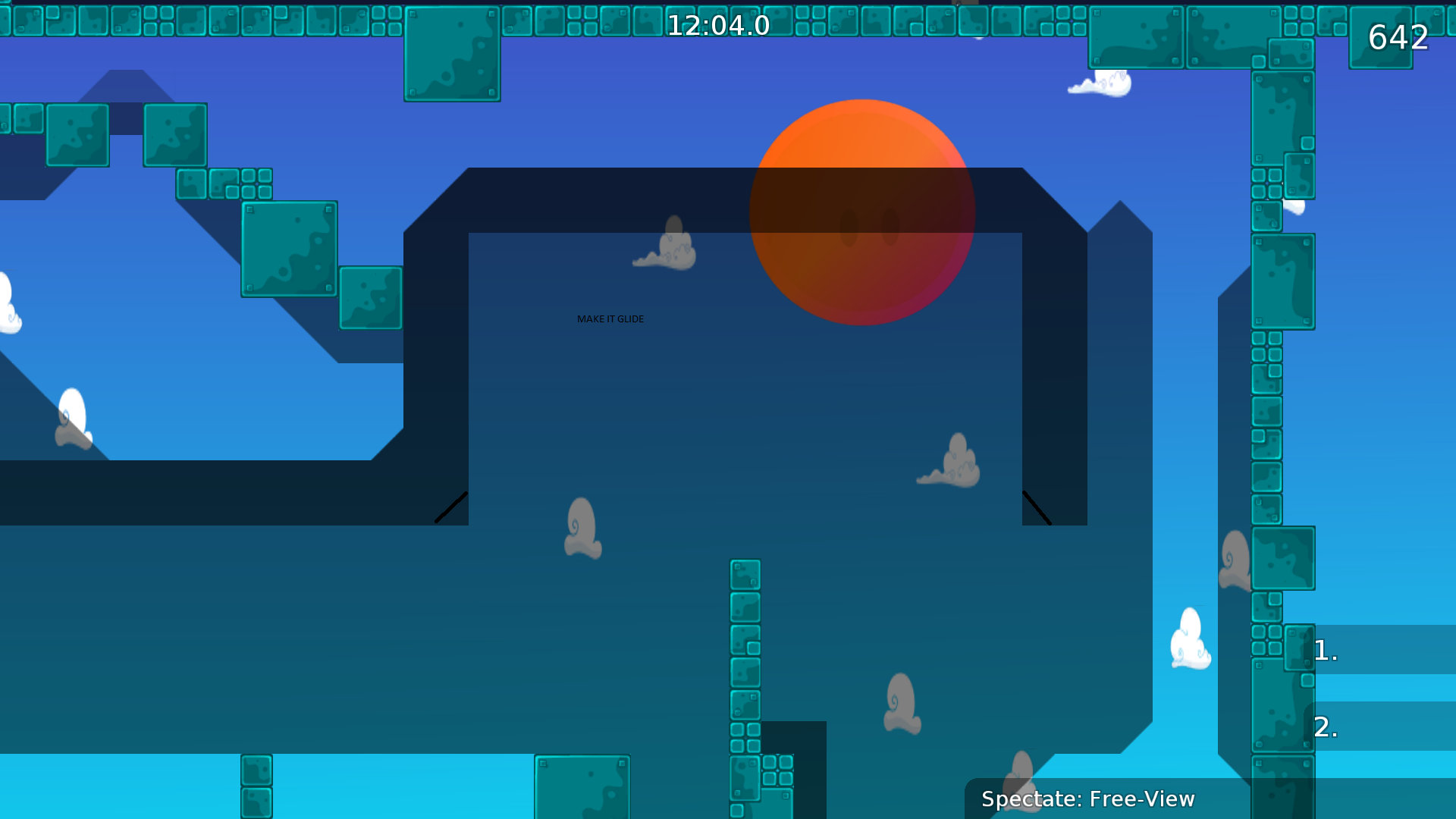Click the Spectate: Free-View button
The image size is (1456, 819).
[1087, 799]
